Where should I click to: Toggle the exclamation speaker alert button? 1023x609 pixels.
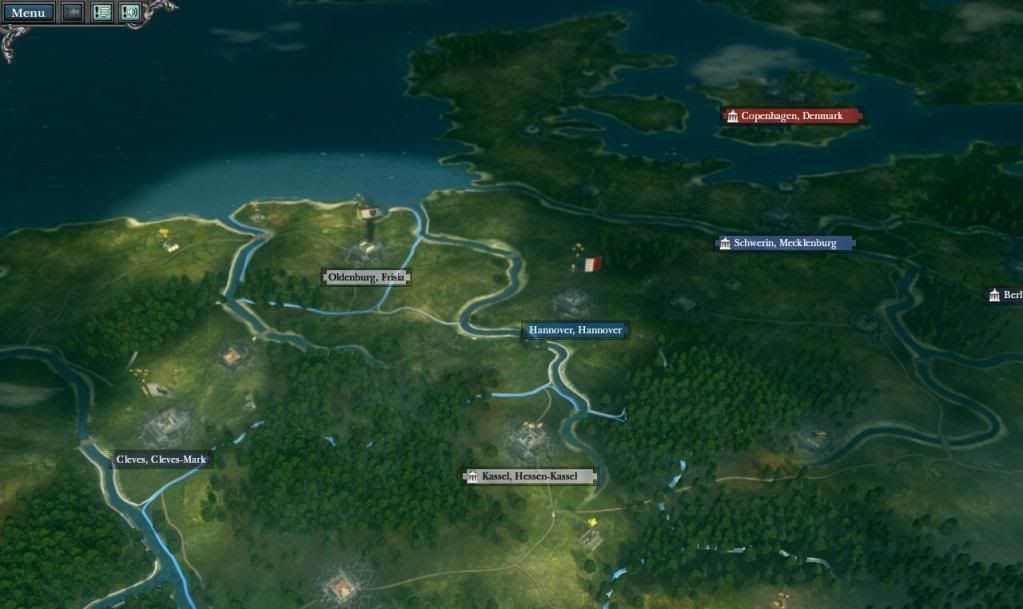(130, 13)
